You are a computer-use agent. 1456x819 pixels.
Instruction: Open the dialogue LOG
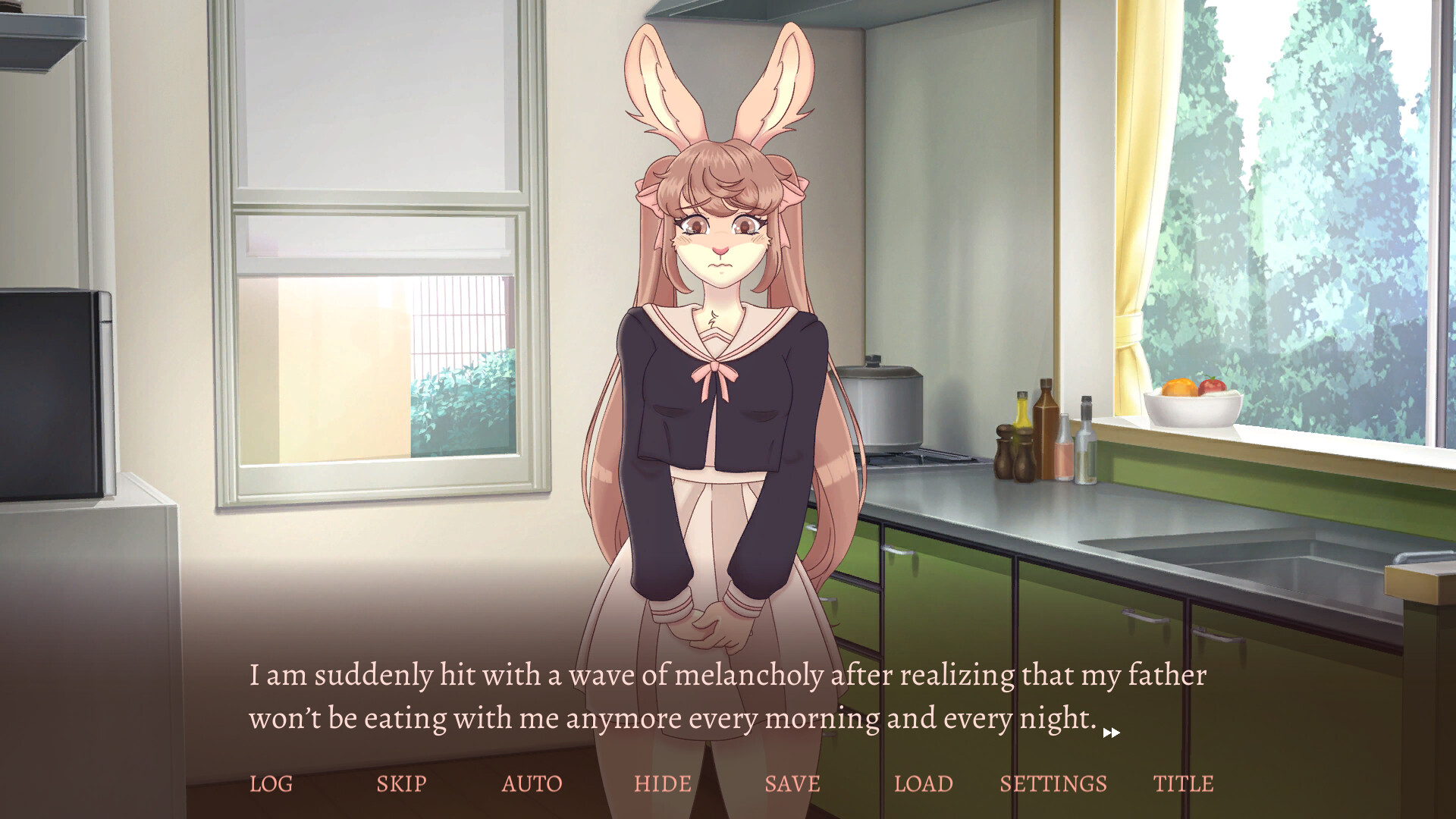tap(271, 783)
